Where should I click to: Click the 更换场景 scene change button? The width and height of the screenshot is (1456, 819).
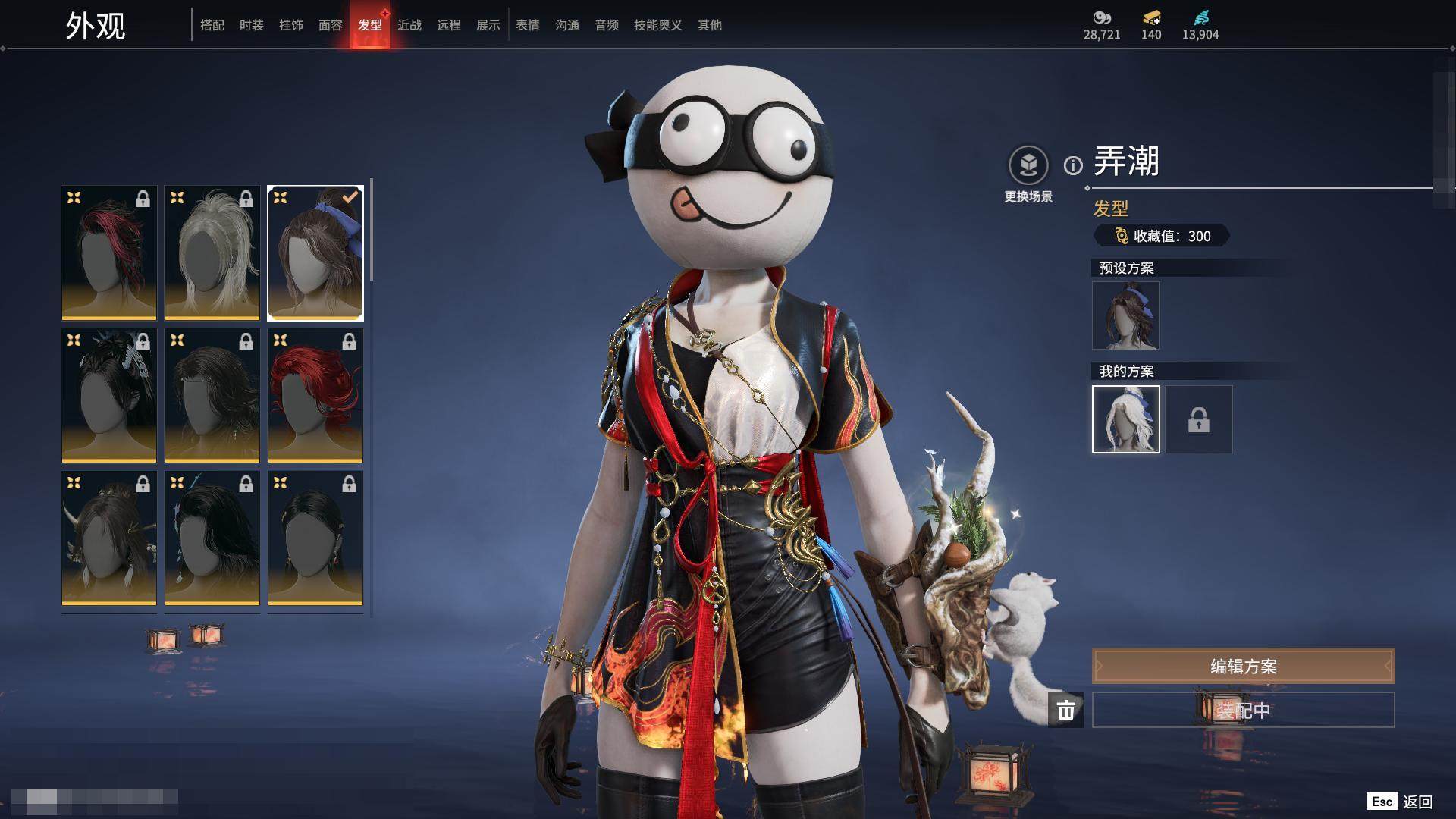pyautogui.click(x=1028, y=165)
